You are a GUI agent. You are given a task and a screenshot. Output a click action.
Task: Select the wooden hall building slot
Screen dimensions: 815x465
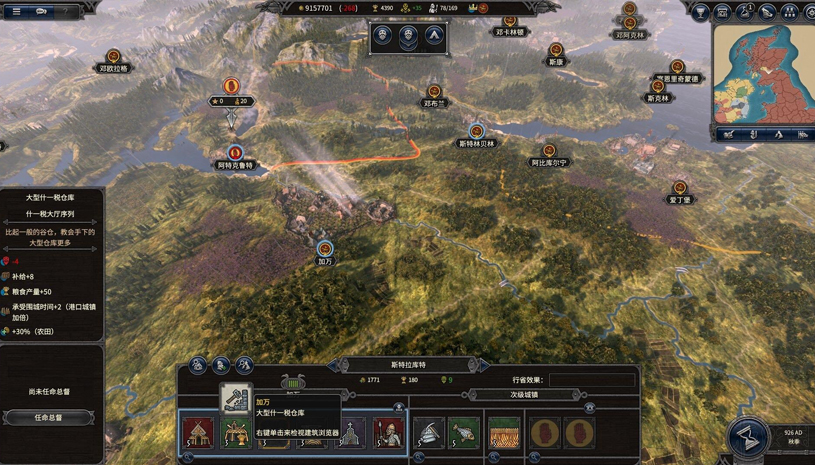[x=198, y=433]
